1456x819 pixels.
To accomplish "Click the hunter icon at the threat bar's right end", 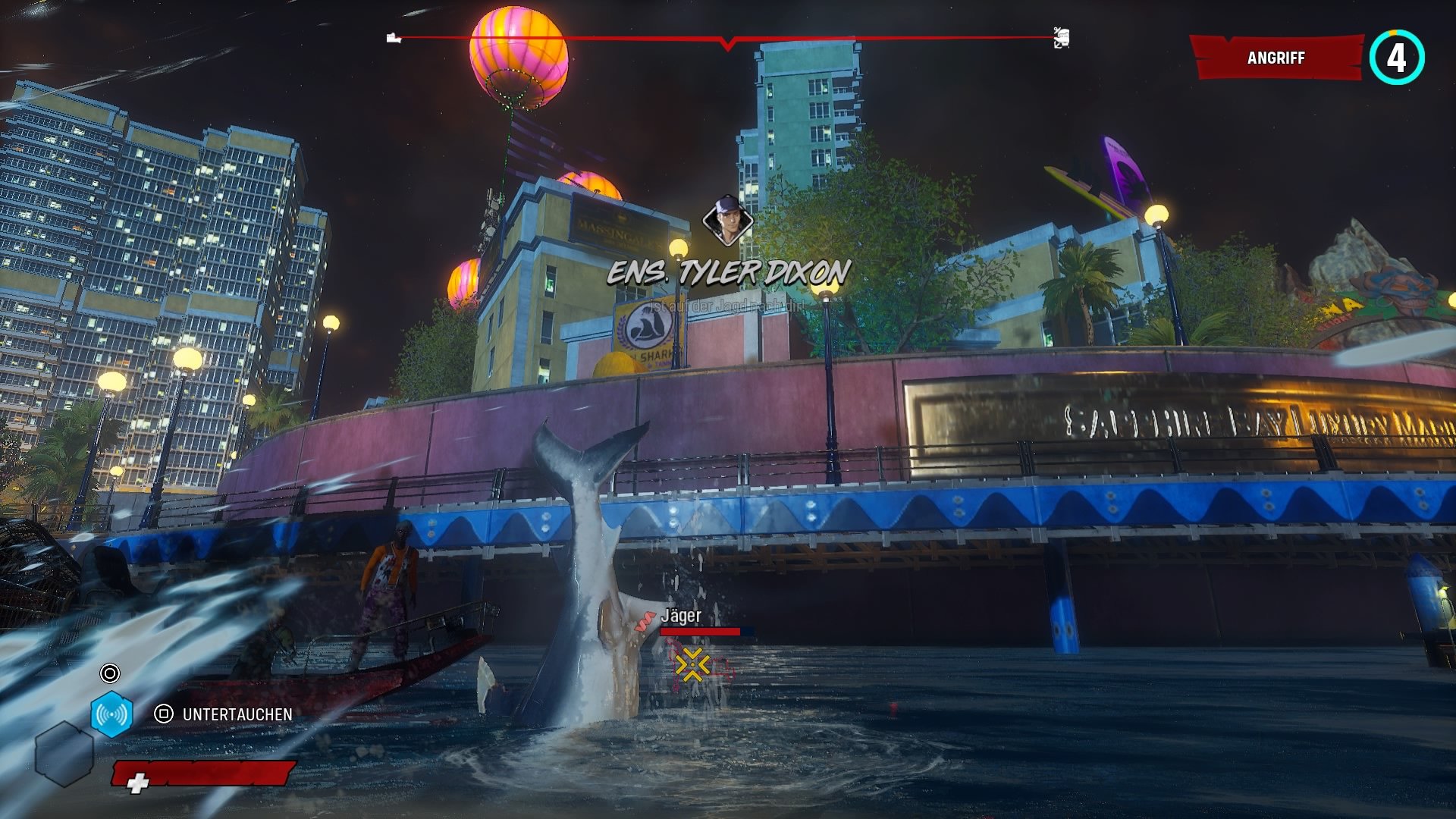I will (1061, 38).
